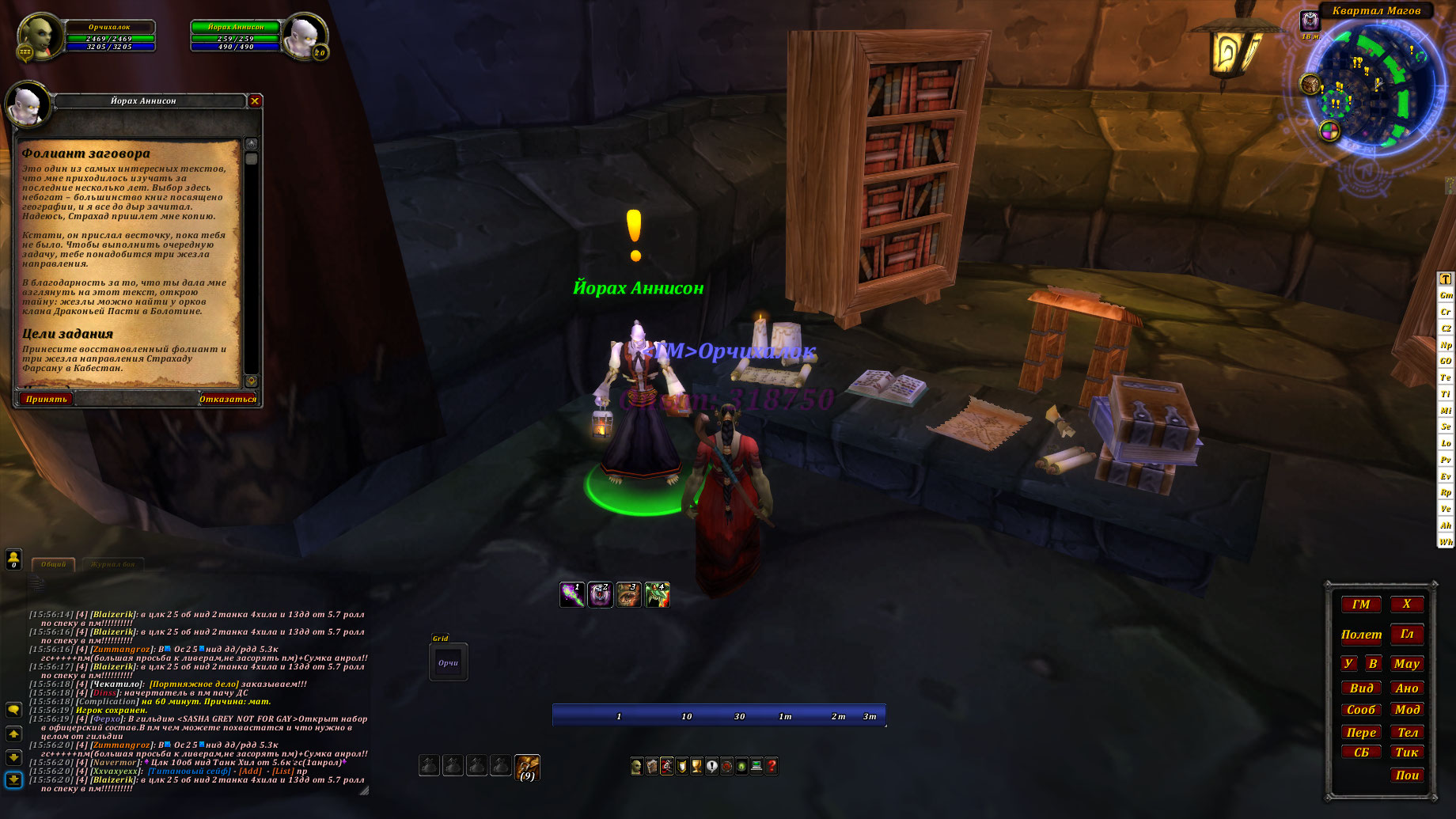This screenshot has height=819, width=1456.
Task: Click the ГМ button in the red panel
Action: coord(1361,605)
